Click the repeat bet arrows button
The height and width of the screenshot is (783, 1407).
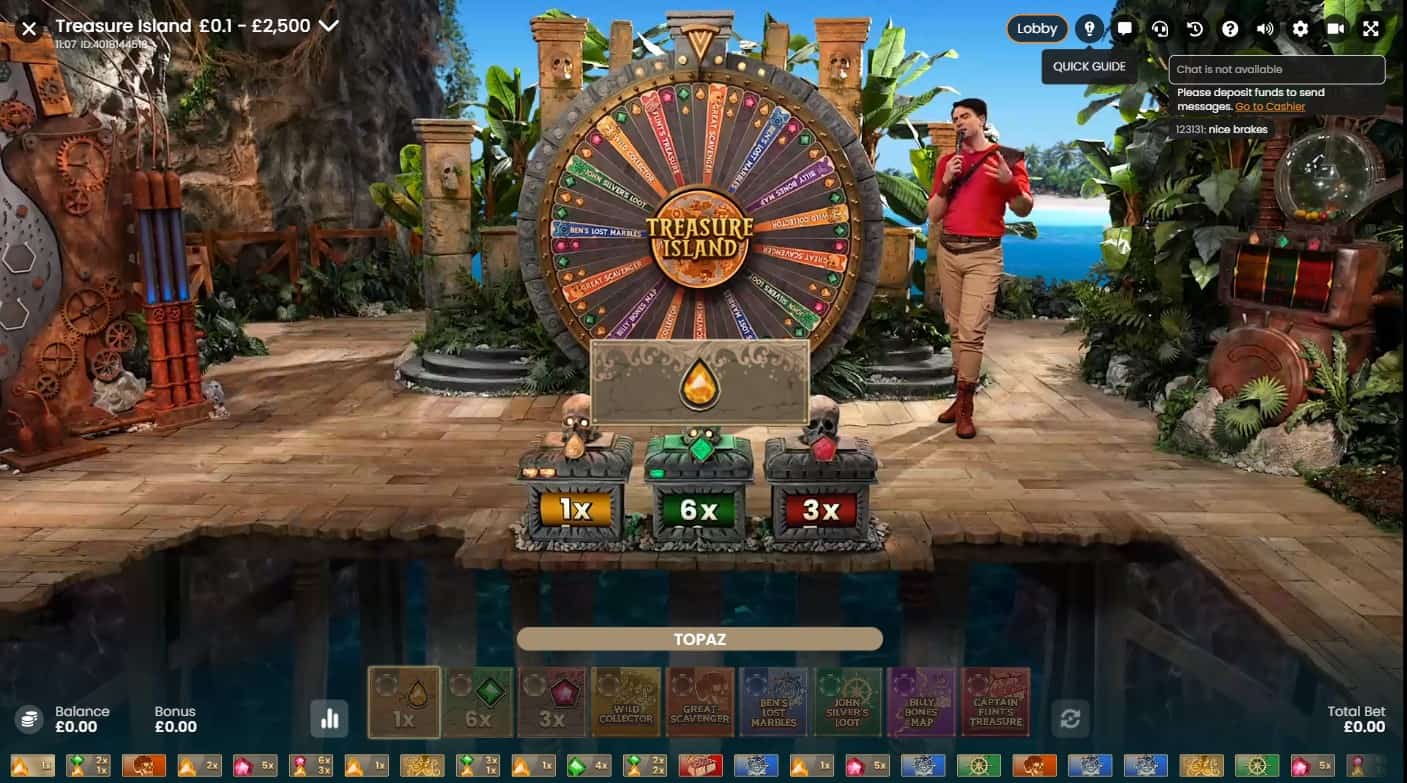[x=1070, y=718]
